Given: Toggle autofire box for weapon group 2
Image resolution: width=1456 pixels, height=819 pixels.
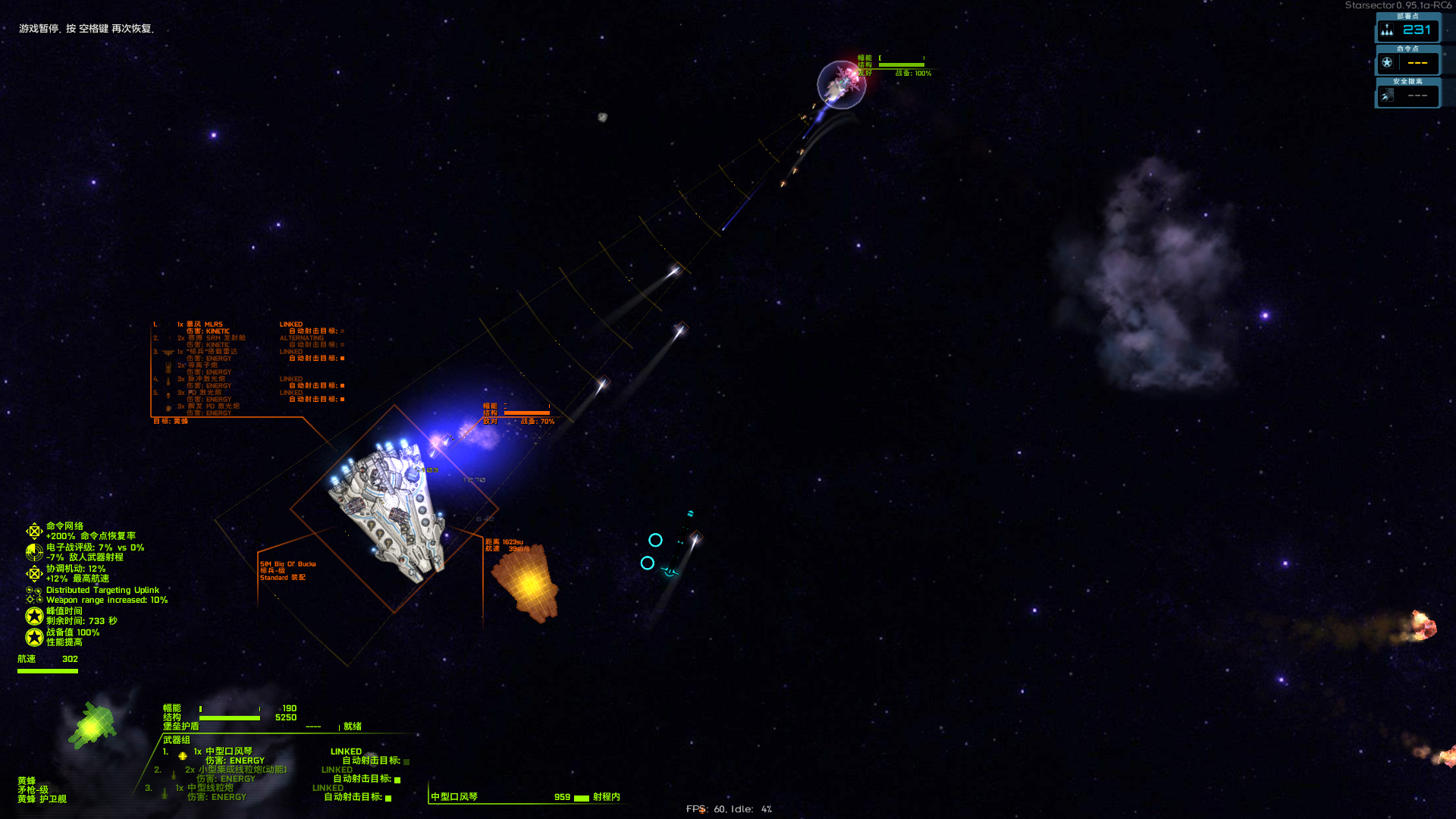Looking at the screenshot, I should click(397, 780).
